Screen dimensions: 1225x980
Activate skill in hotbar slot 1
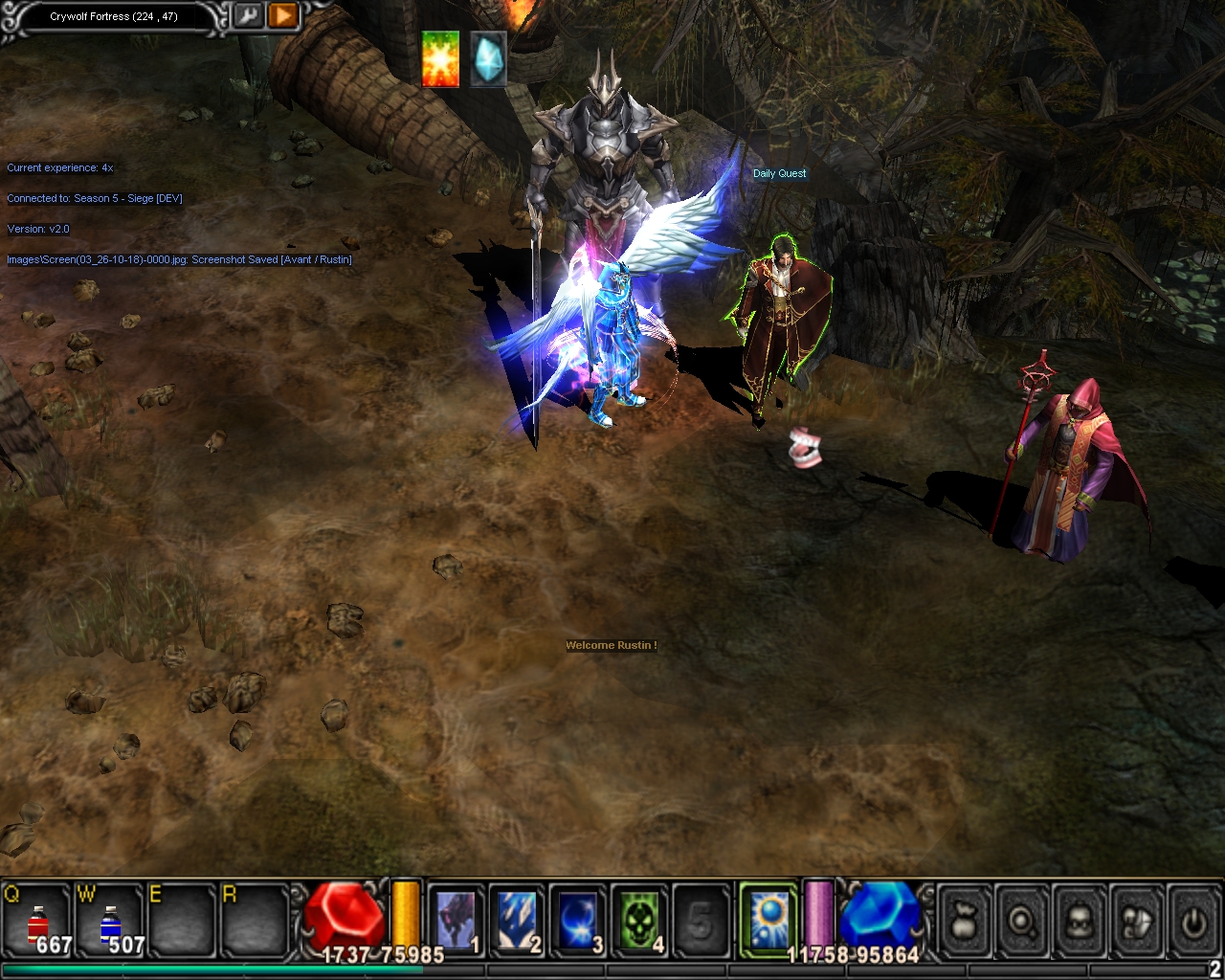click(x=456, y=921)
